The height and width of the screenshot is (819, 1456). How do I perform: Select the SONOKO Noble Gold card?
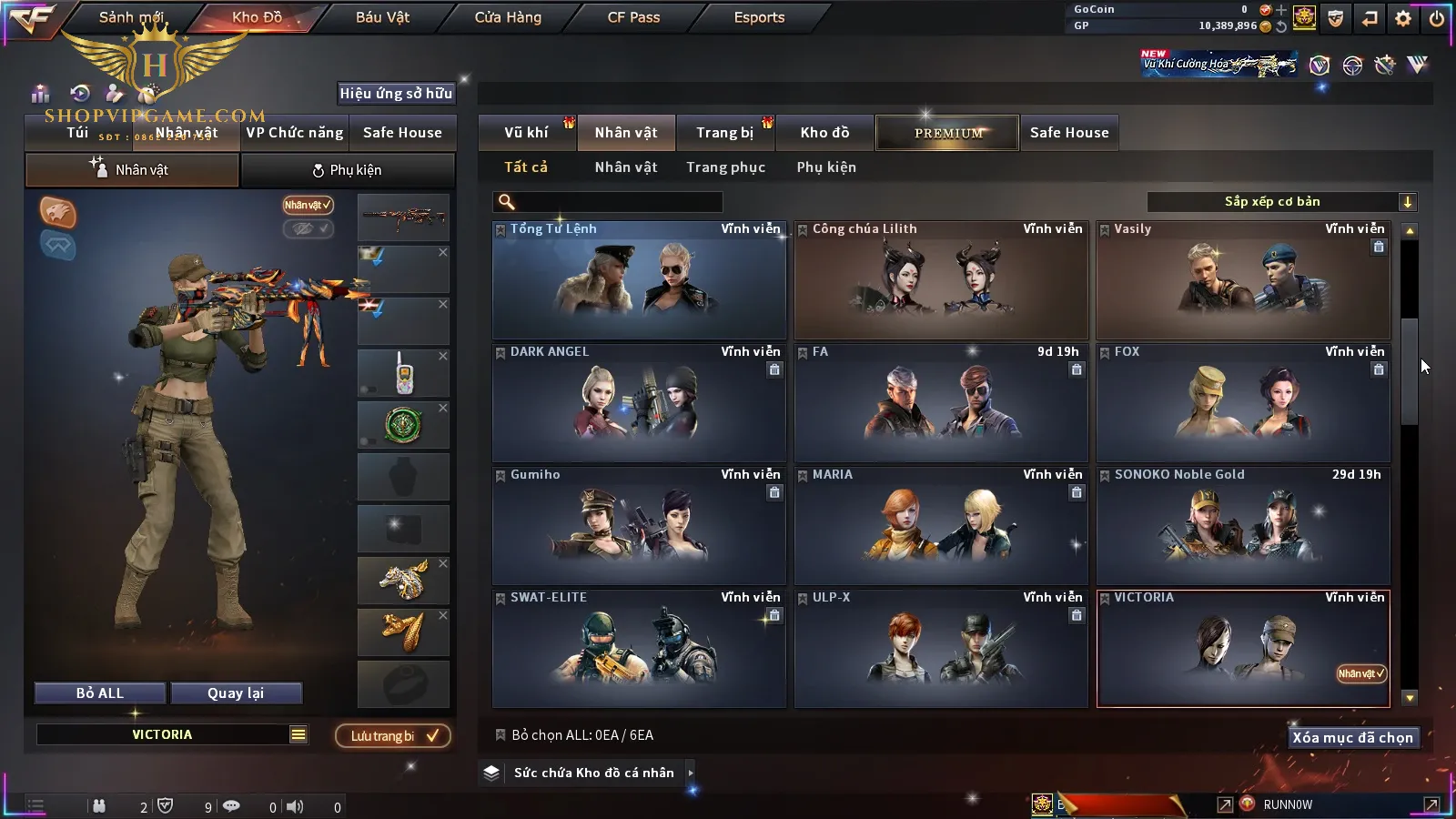(x=1243, y=526)
